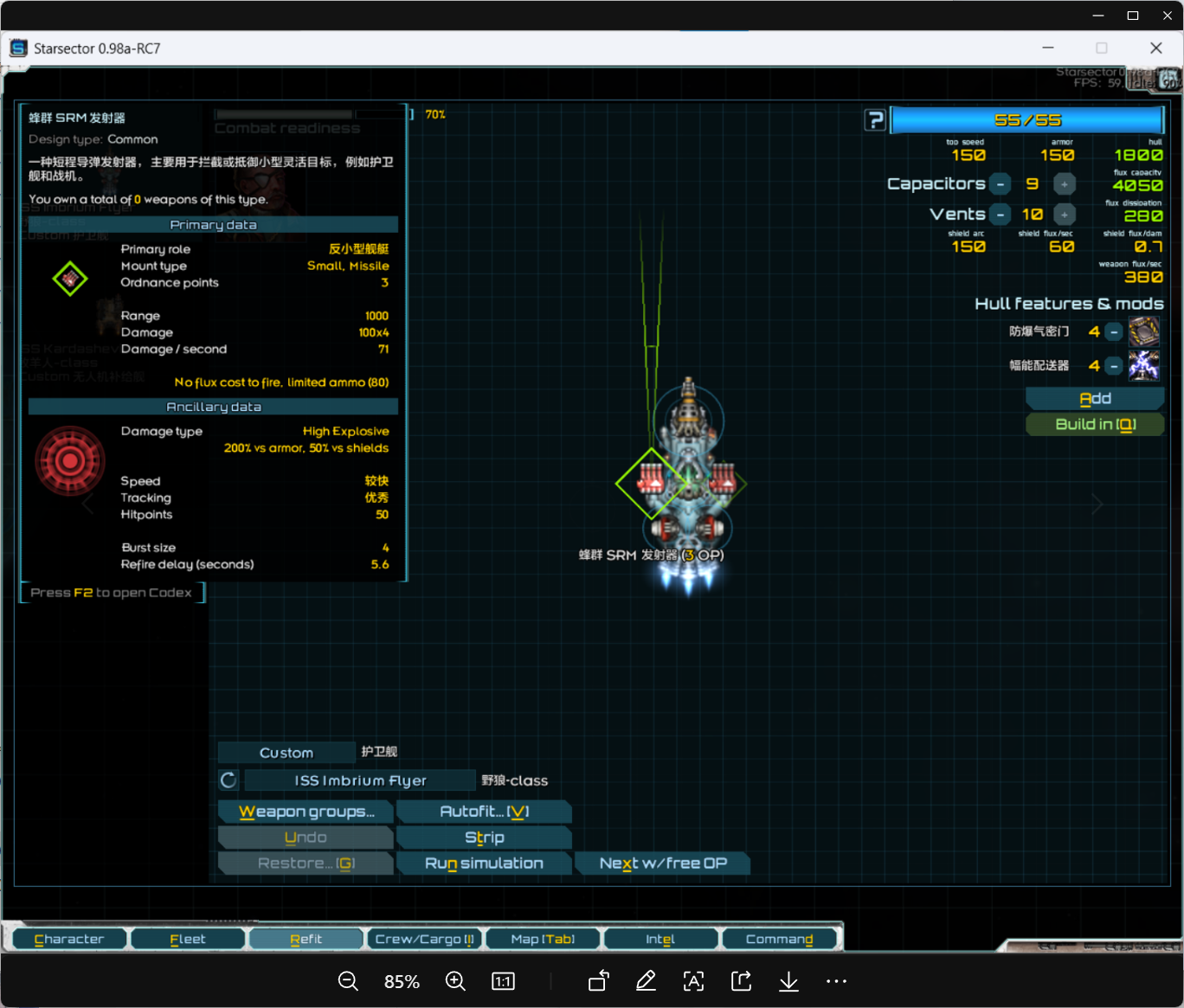The width and height of the screenshot is (1184, 1008).
Task: Select the ISS Imbrium Flyer name field
Action: pyautogui.click(x=360, y=780)
